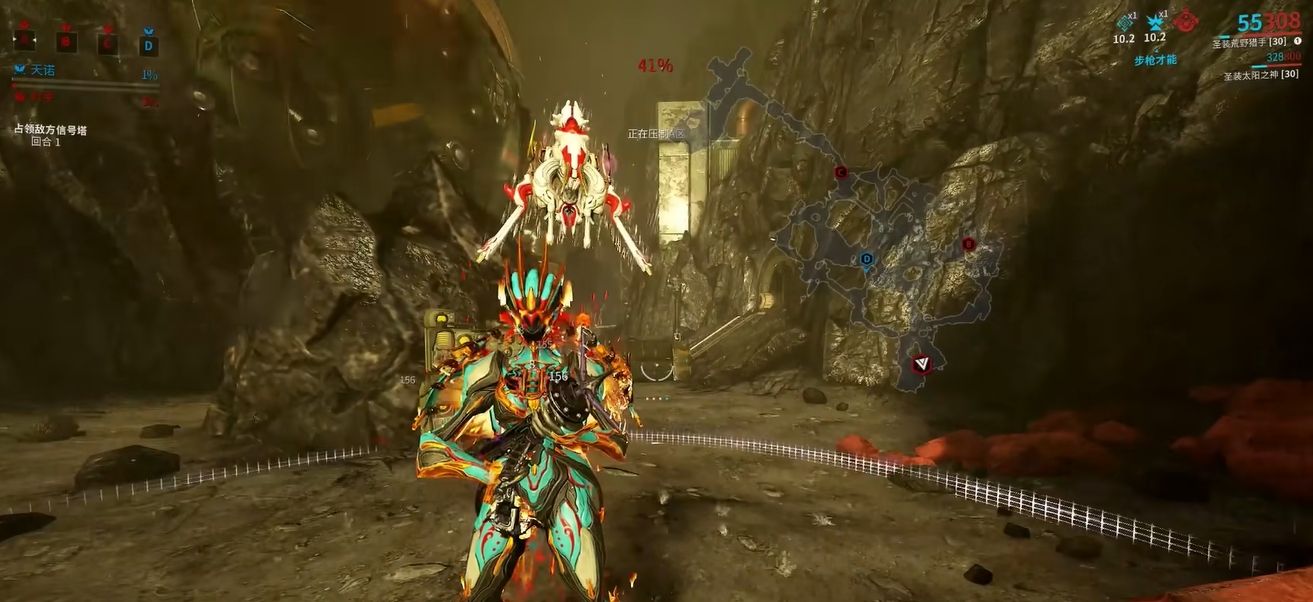Click the player arrow marker on map

point(921,365)
